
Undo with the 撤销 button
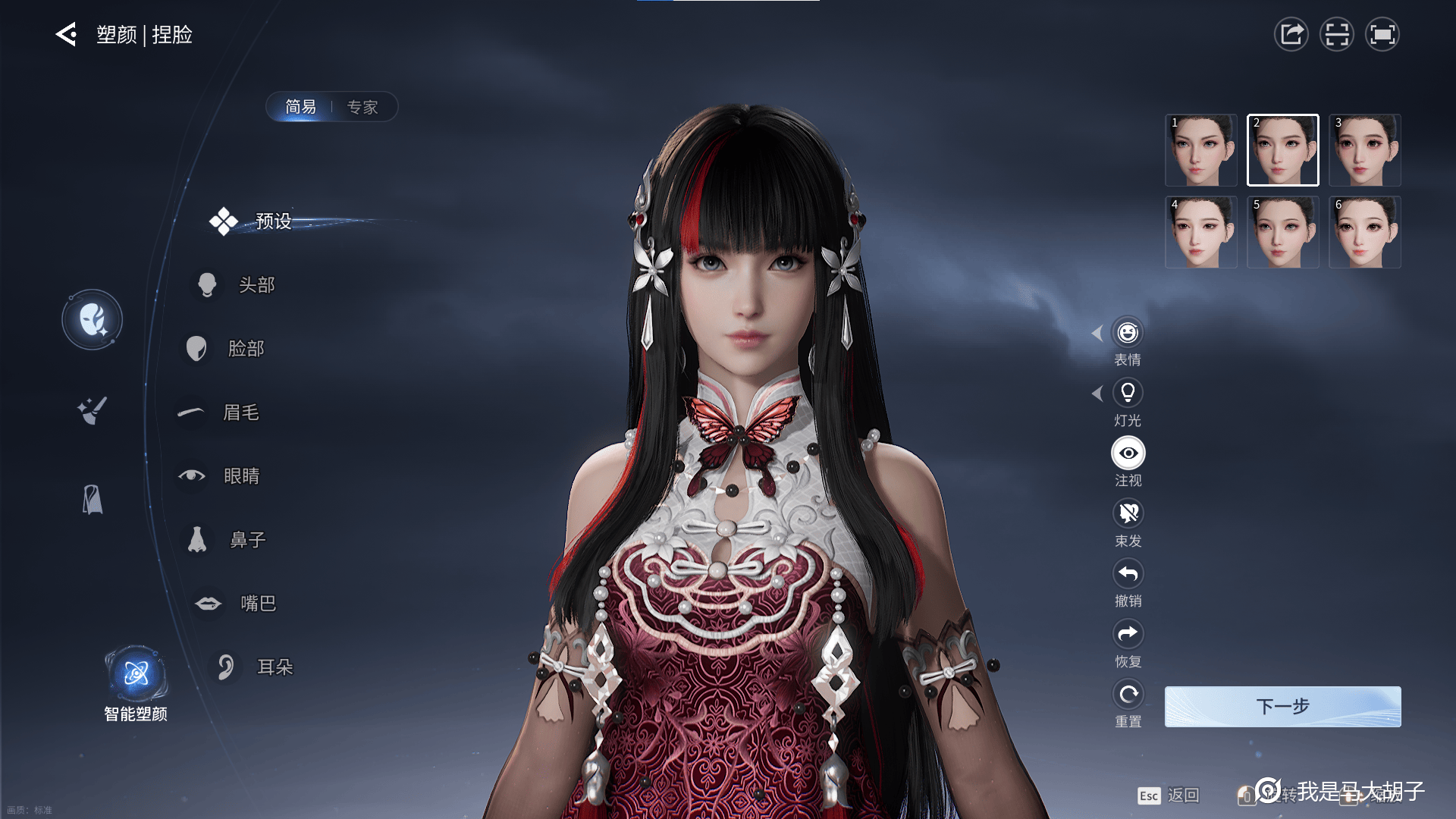click(x=1128, y=574)
